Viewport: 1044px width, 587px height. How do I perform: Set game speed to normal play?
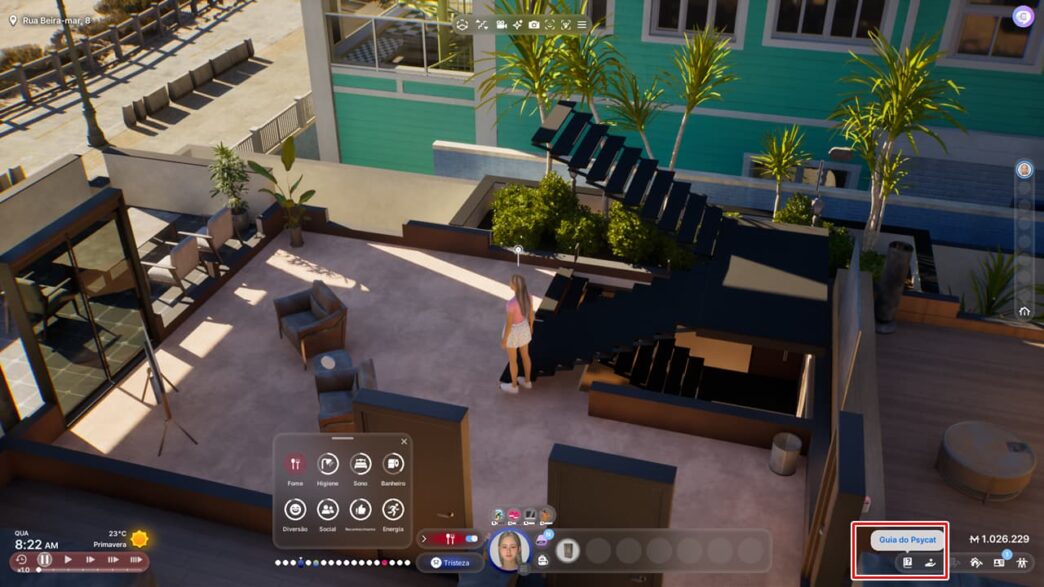68,560
